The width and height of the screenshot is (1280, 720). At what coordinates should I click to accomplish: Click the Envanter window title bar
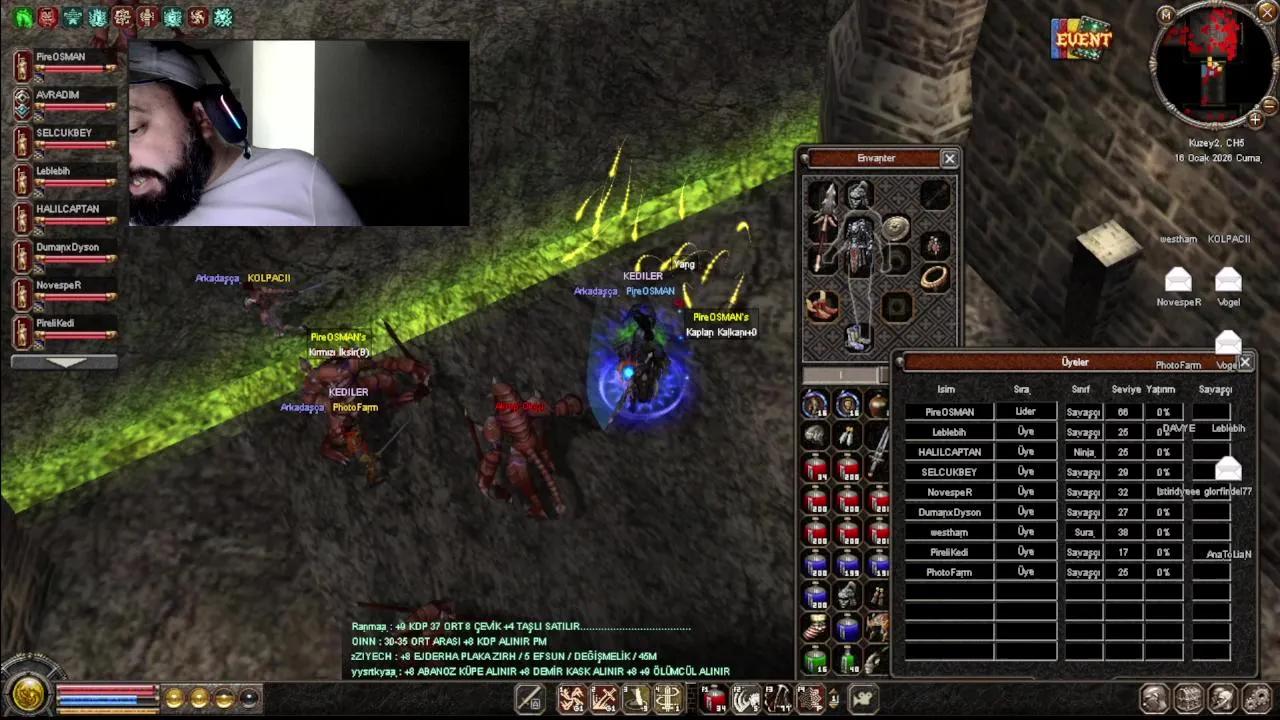click(x=878, y=158)
